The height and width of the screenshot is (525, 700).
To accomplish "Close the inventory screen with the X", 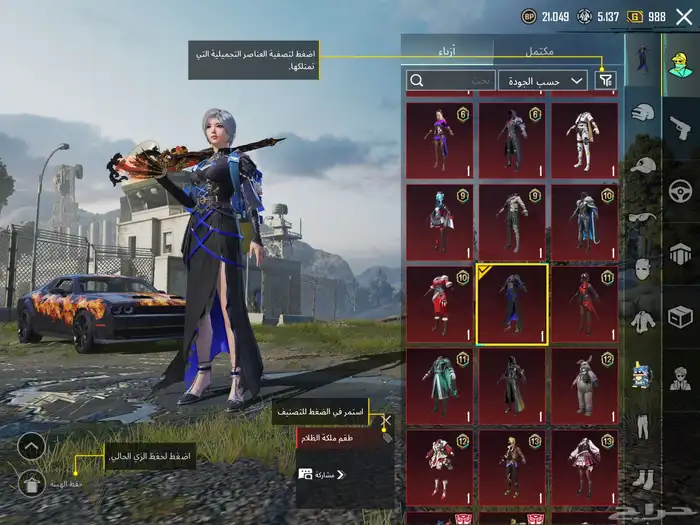I will coord(684,17).
